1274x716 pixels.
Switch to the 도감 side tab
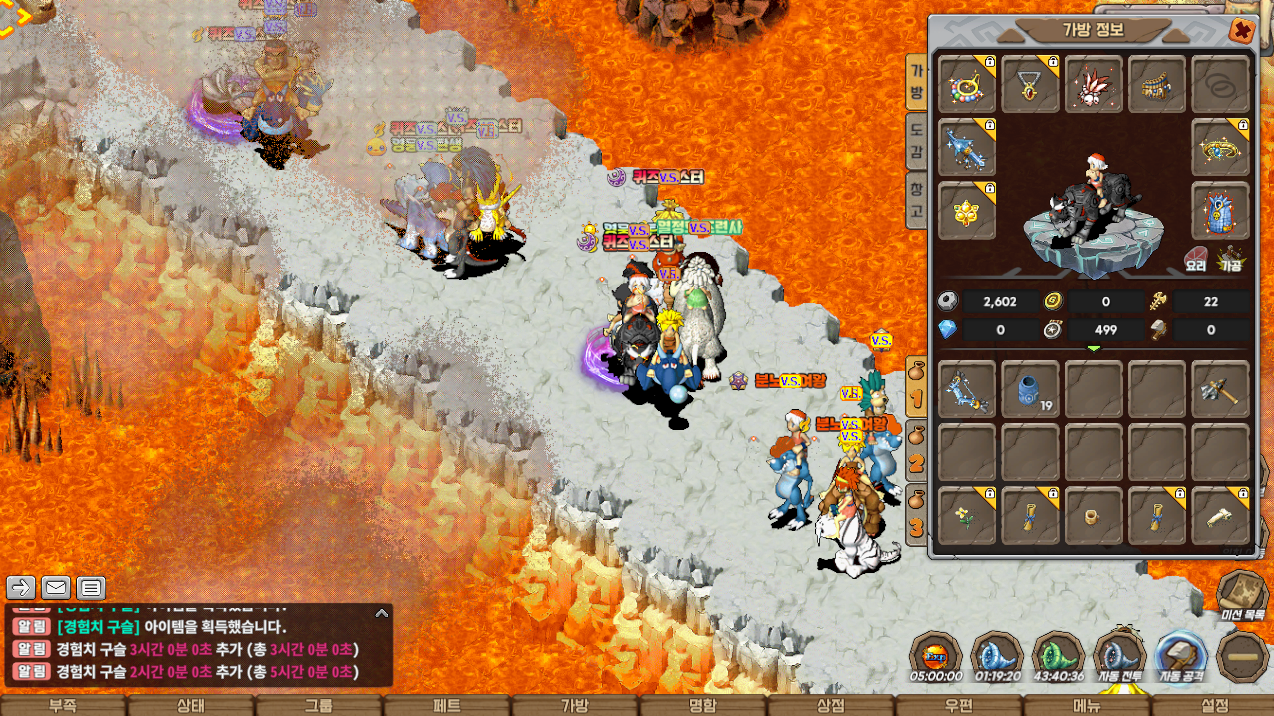915,141
